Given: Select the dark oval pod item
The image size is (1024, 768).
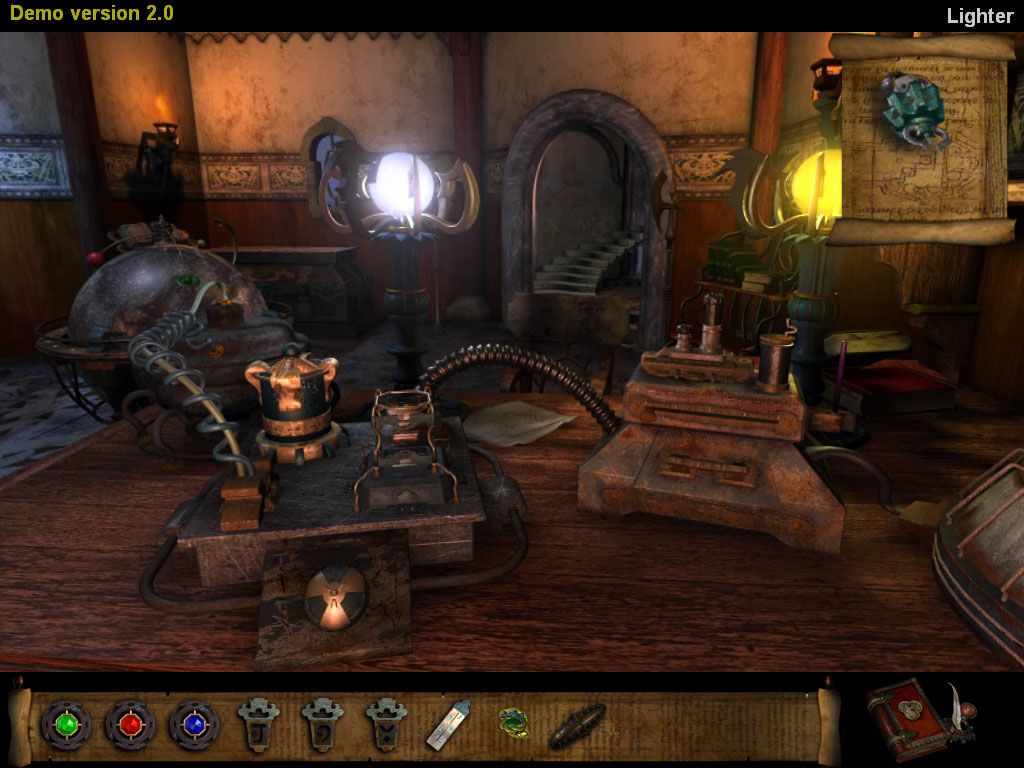Looking at the screenshot, I should click(577, 725).
